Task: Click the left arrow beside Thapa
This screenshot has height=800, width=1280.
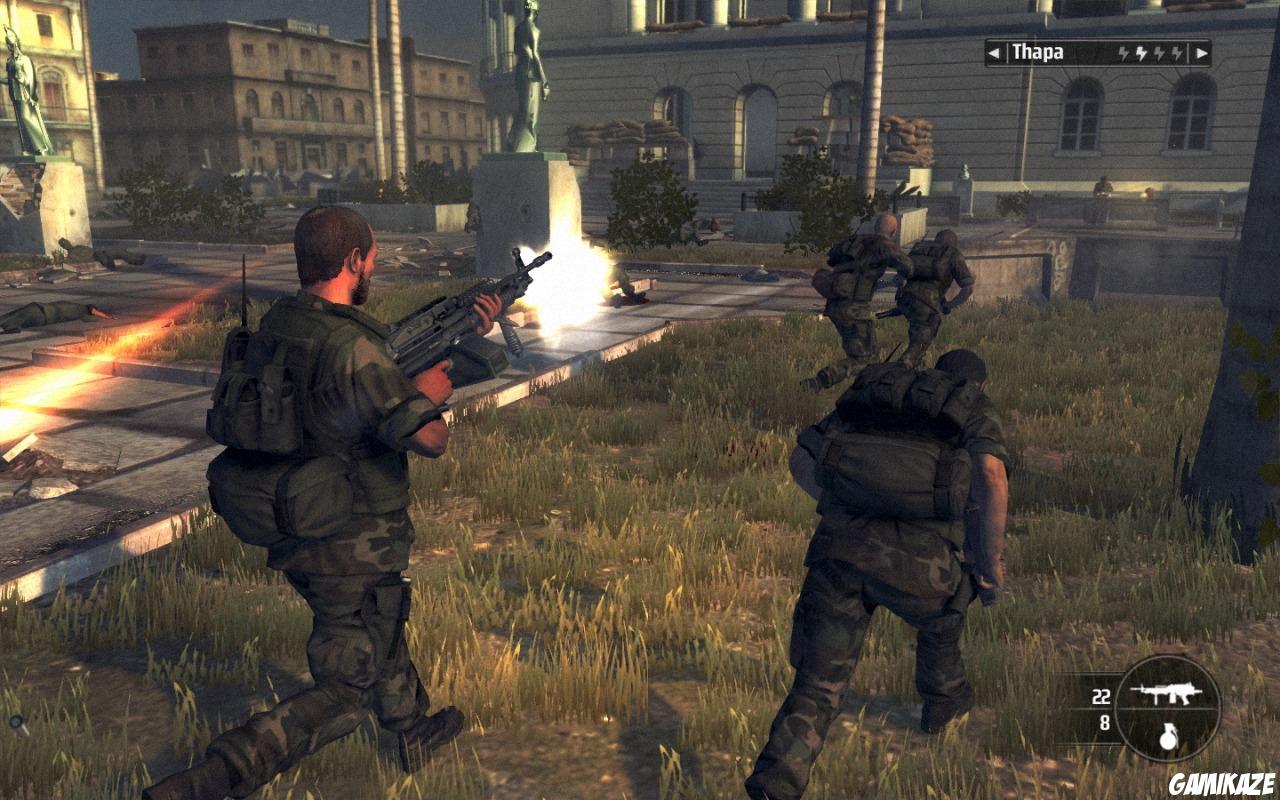Action: tap(994, 53)
